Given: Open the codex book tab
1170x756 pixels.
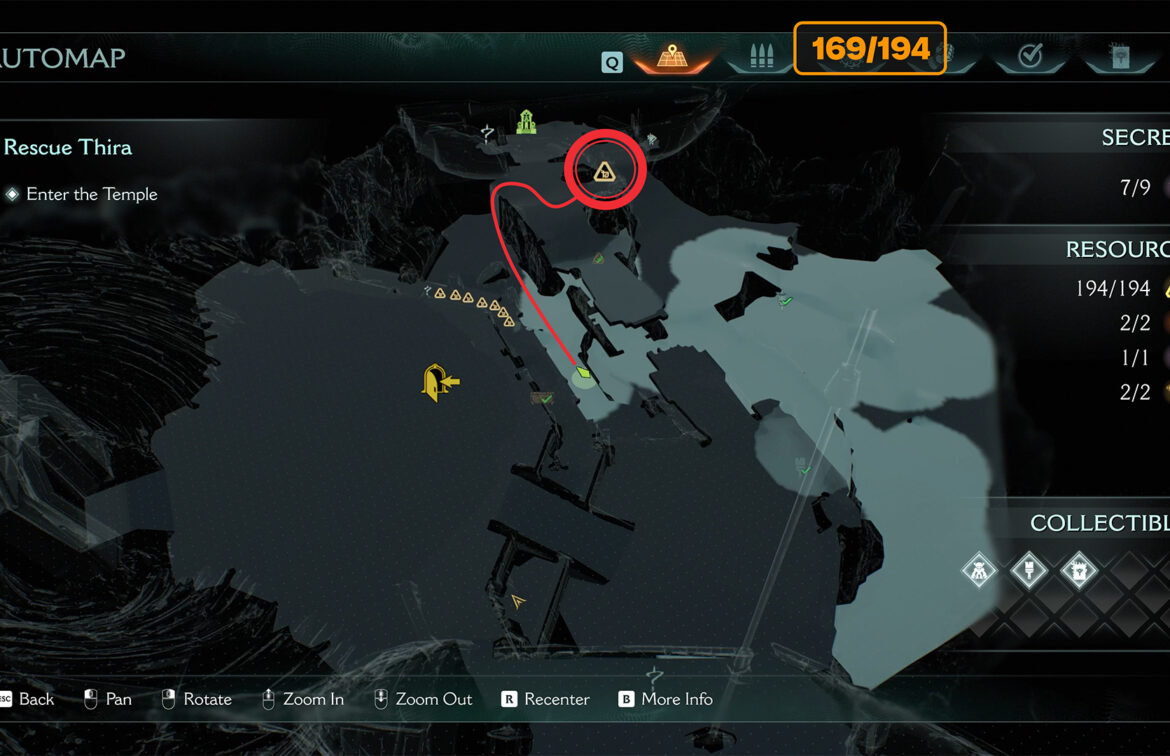Looking at the screenshot, I should [x=1118, y=57].
